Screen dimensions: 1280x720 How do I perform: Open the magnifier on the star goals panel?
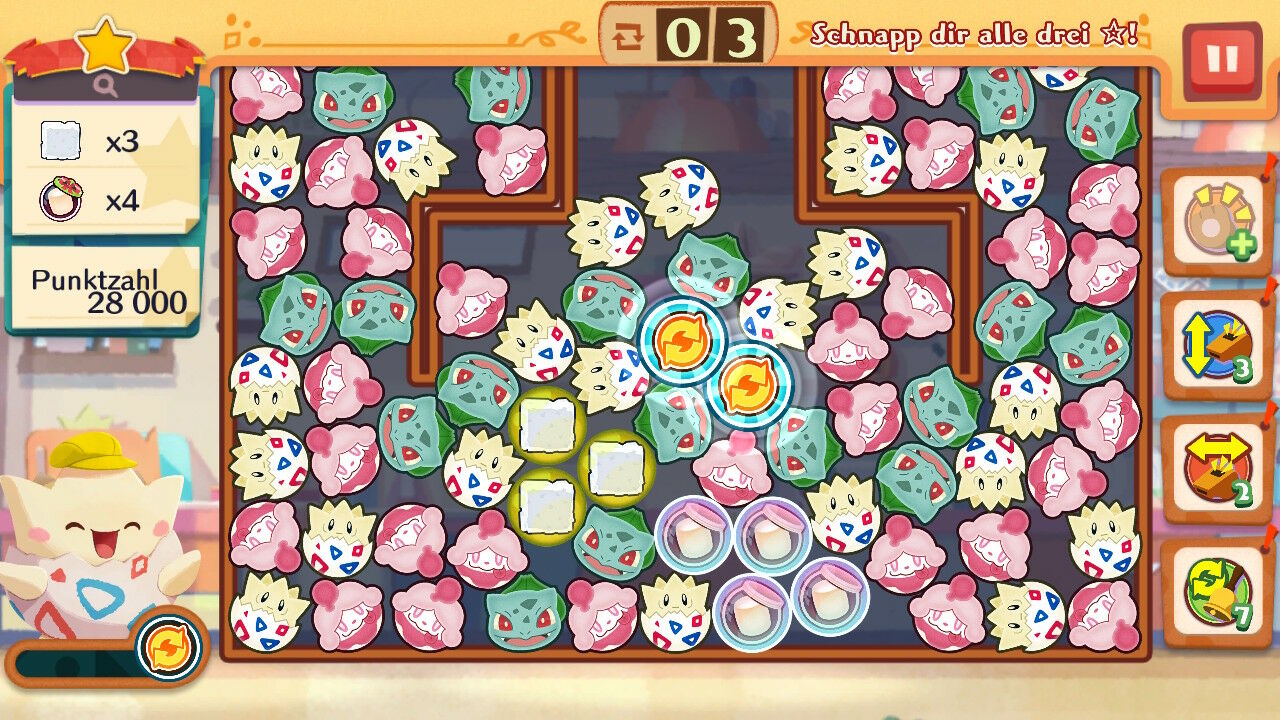[106, 86]
